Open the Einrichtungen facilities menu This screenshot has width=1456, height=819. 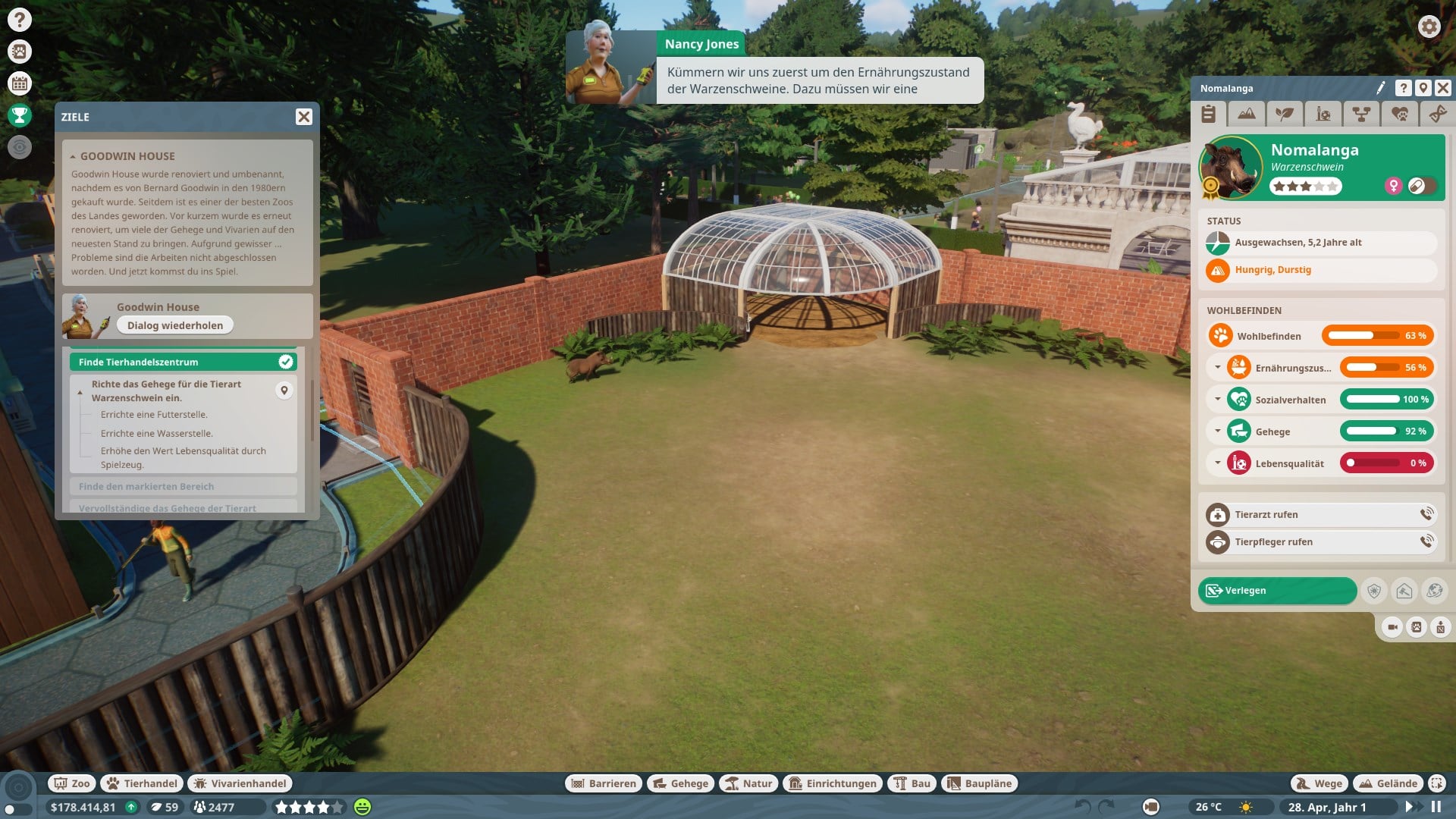(x=833, y=783)
